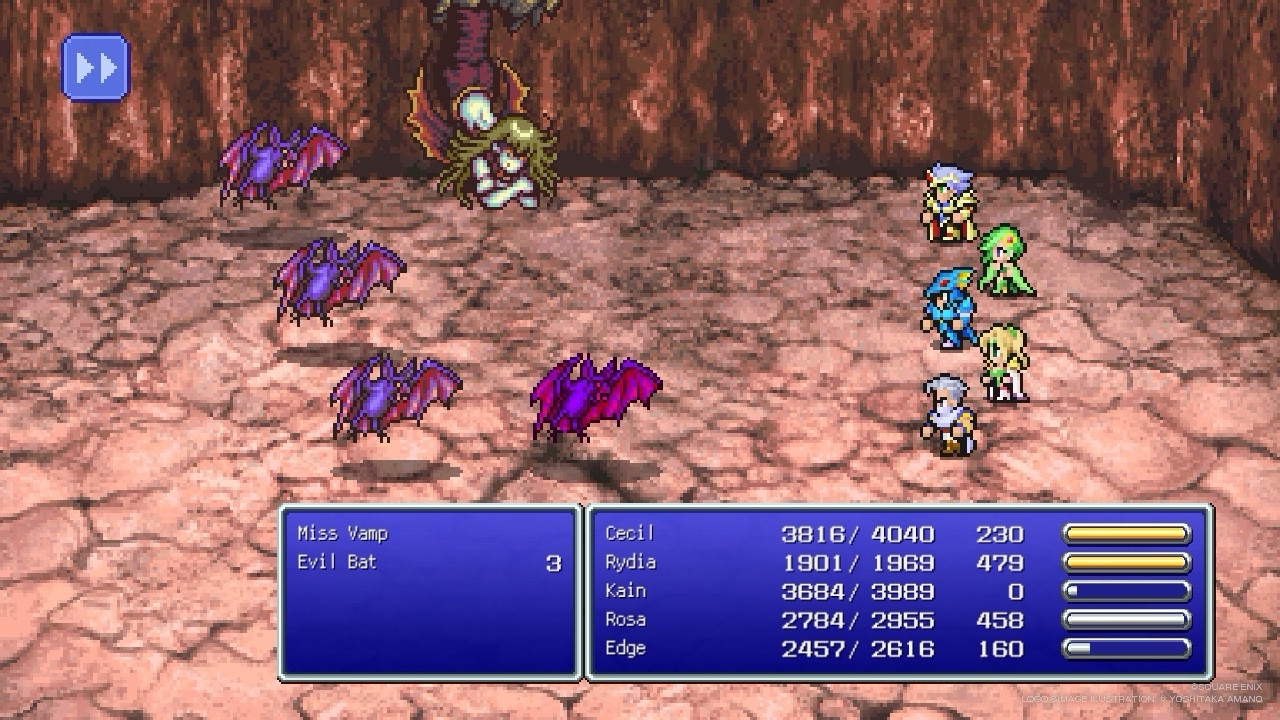Select Miss Vamp in the enemy list
This screenshot has height=720, width=1280.
[x=342, y=534]
